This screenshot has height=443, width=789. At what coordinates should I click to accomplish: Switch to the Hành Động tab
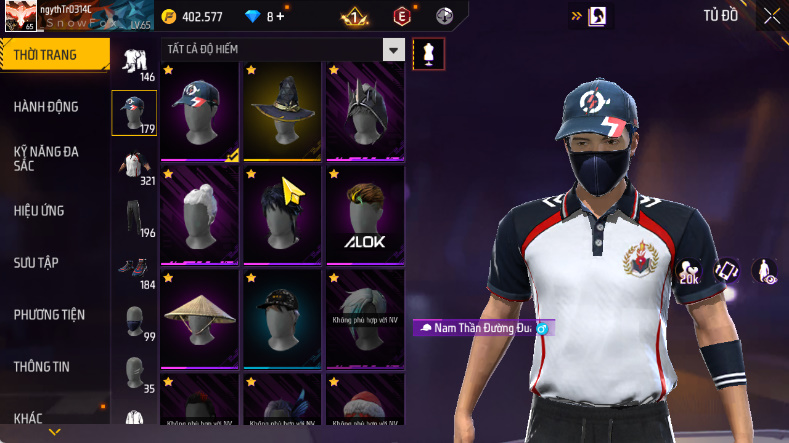tap(46, 107)
